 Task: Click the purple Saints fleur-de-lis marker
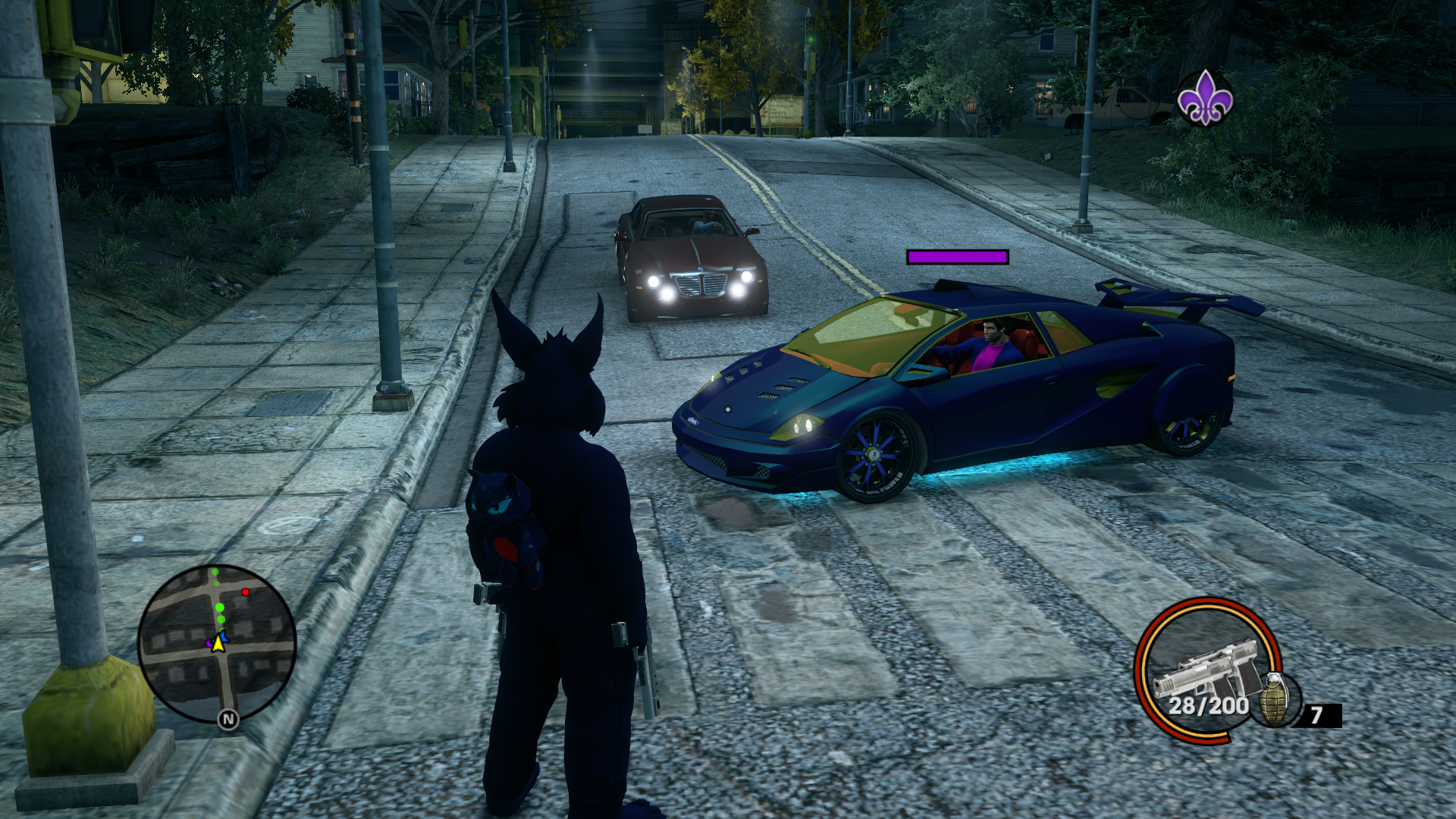pyautogui.click(x=1205, y=99)
